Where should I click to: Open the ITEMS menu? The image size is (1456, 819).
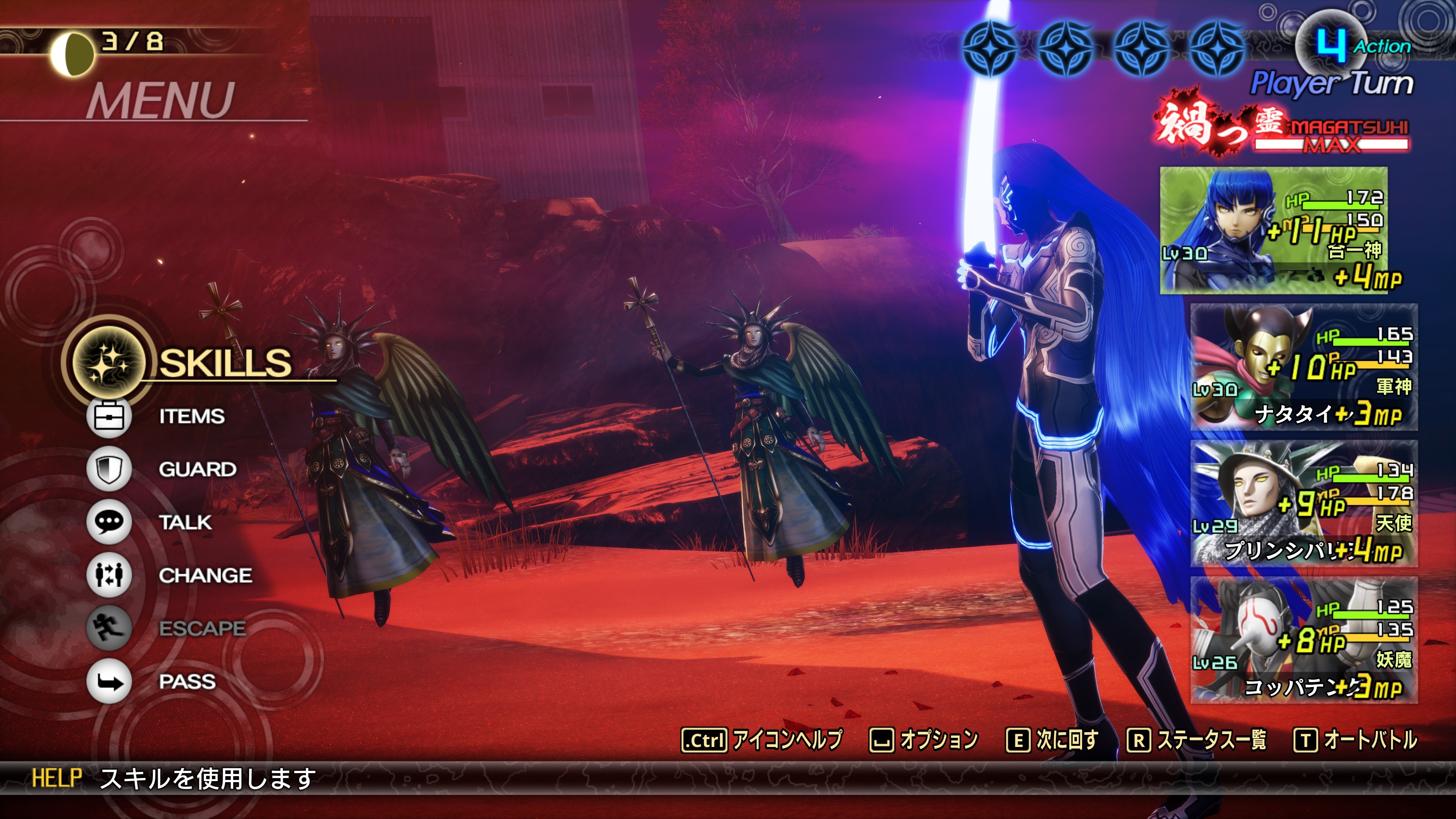[191, 417]
